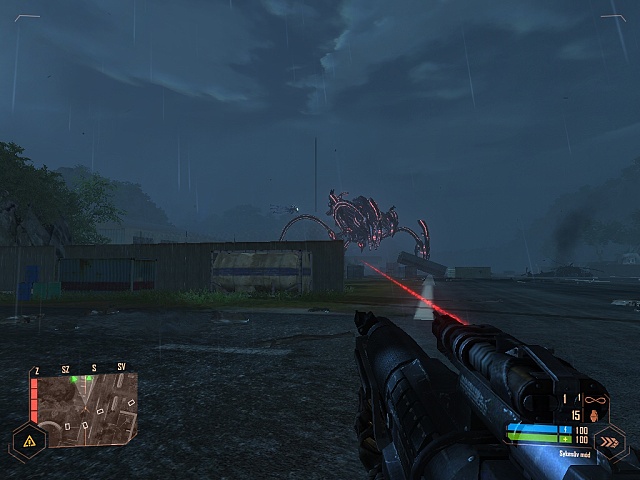
Task: Select the yellow warning triangle hexagon icon
Action: pyautogui.click(x=28, y=440)
